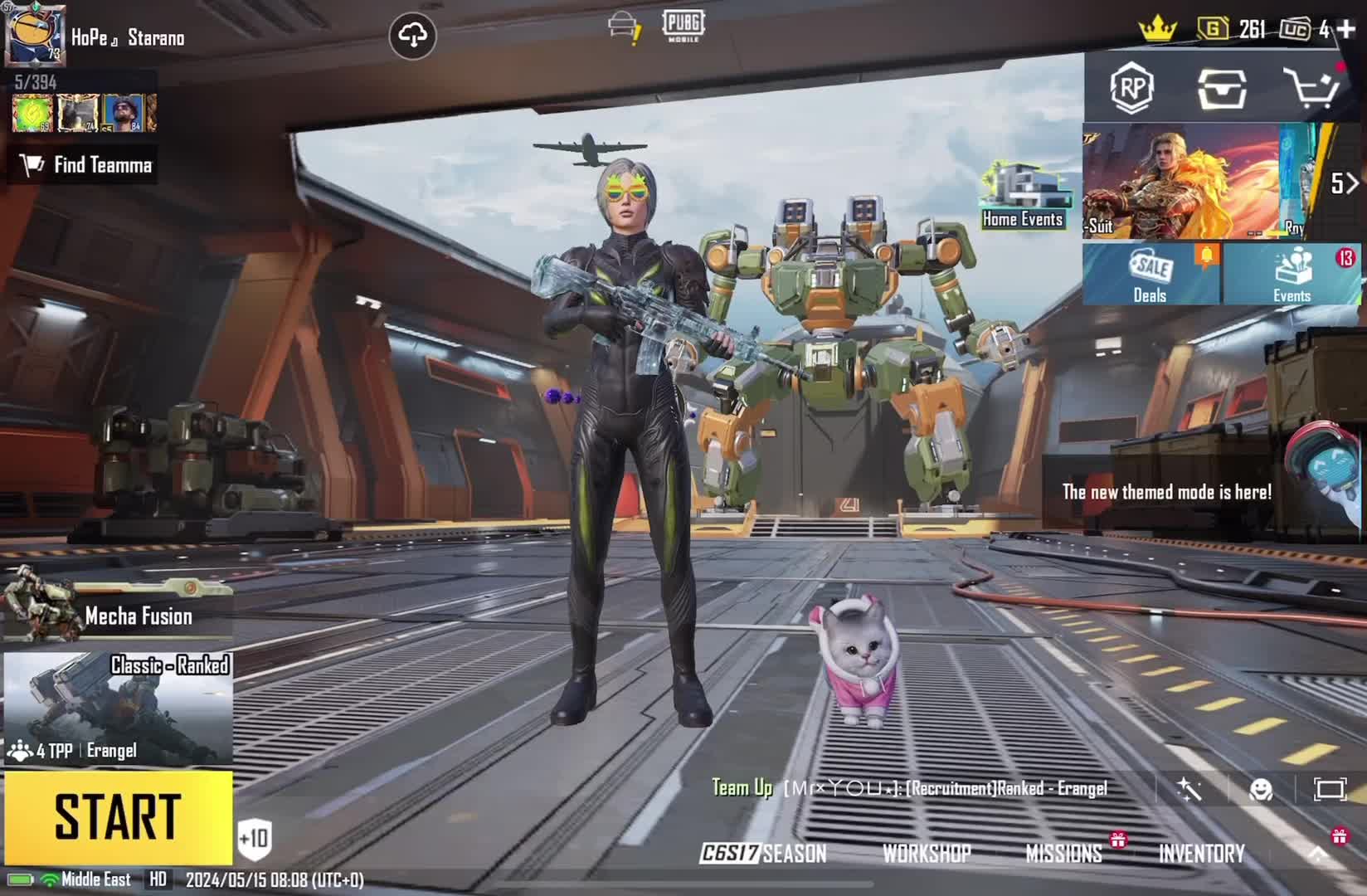The image size is (1367, 896).
Task: Add UC with the plus button
Action: point(1347,29)
